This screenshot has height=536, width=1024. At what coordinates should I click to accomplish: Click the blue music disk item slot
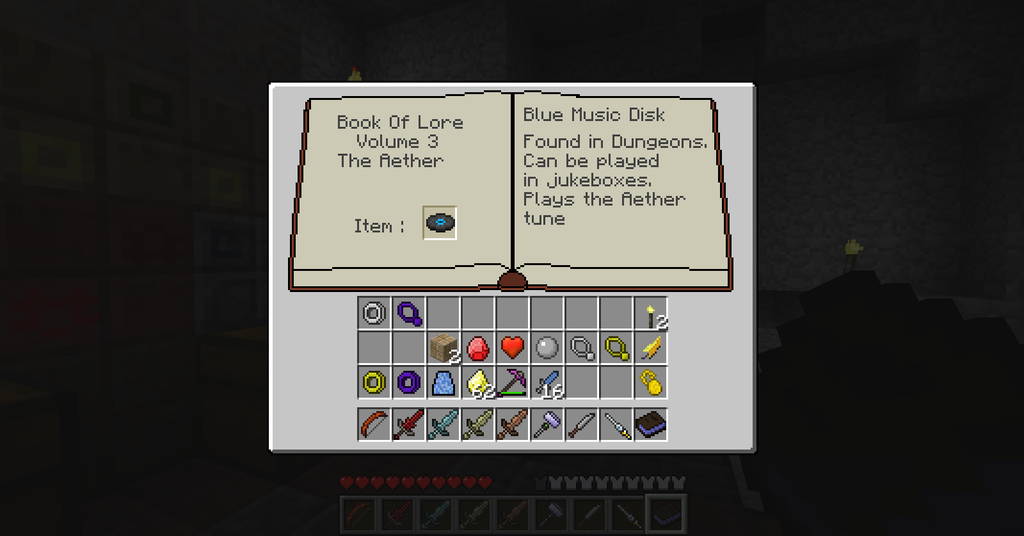tap(440, 223)
